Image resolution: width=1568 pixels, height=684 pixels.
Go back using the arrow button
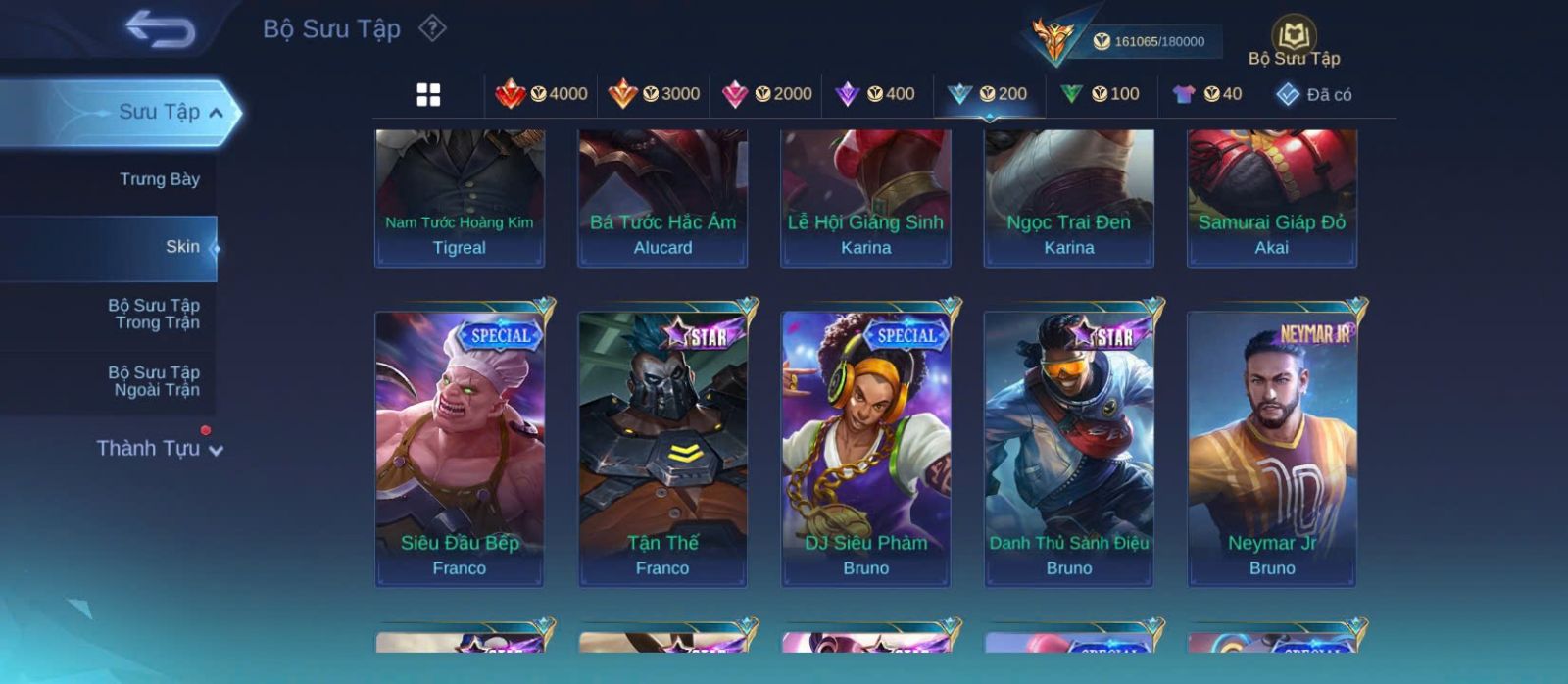(x=160, y=30)
